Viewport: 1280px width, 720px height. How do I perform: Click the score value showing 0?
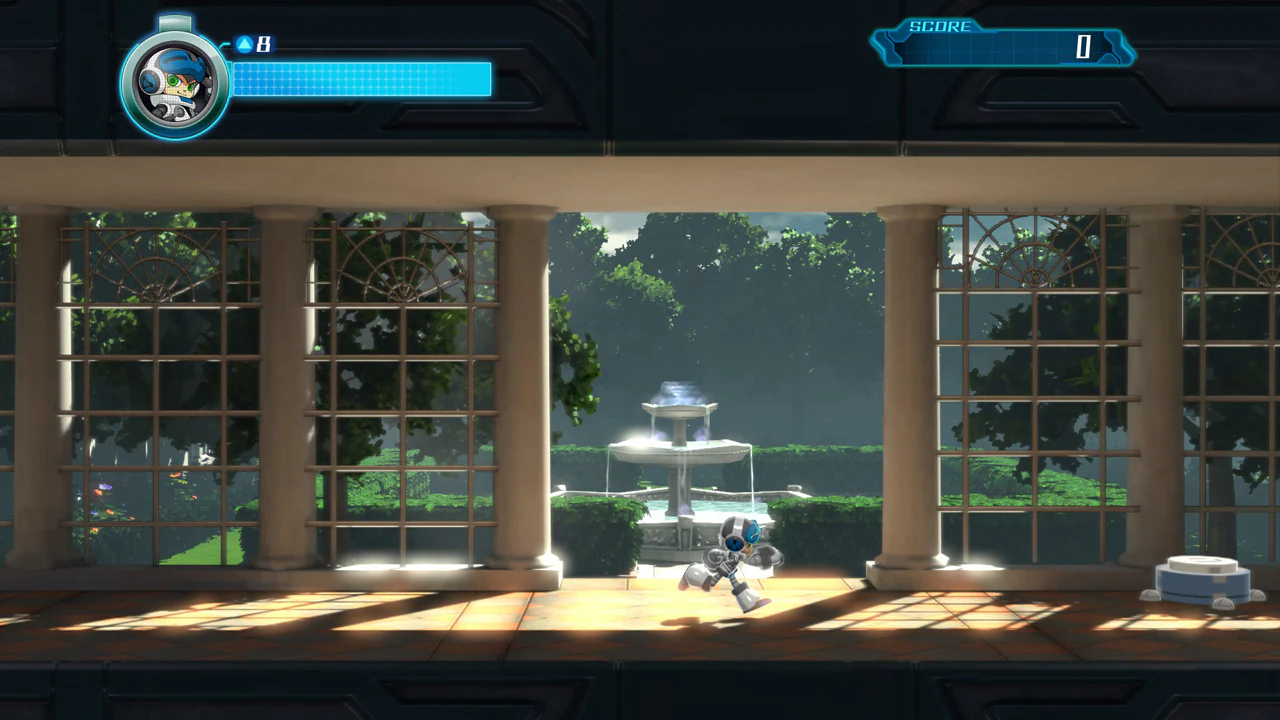[1083, 48]
